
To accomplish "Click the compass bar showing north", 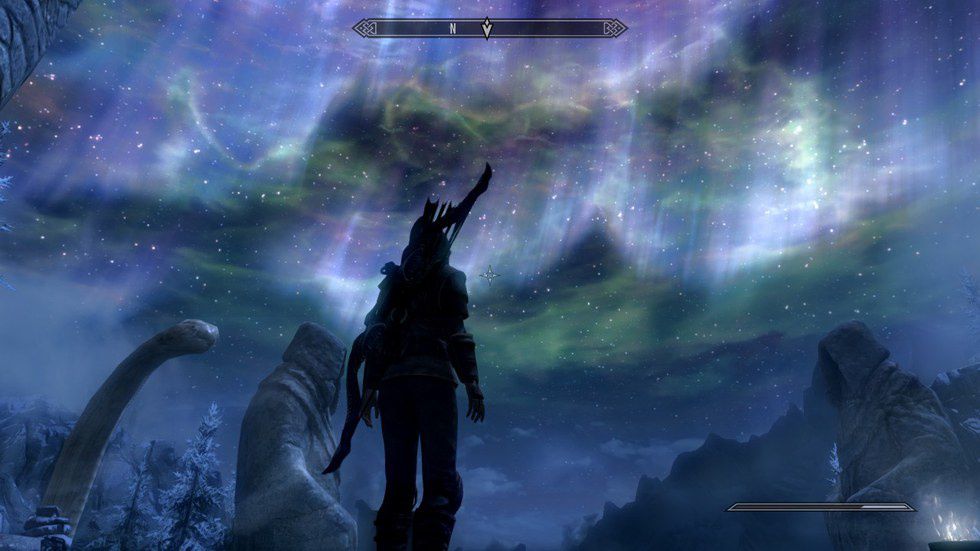I will pyautogui.click(x=489, y=28).
